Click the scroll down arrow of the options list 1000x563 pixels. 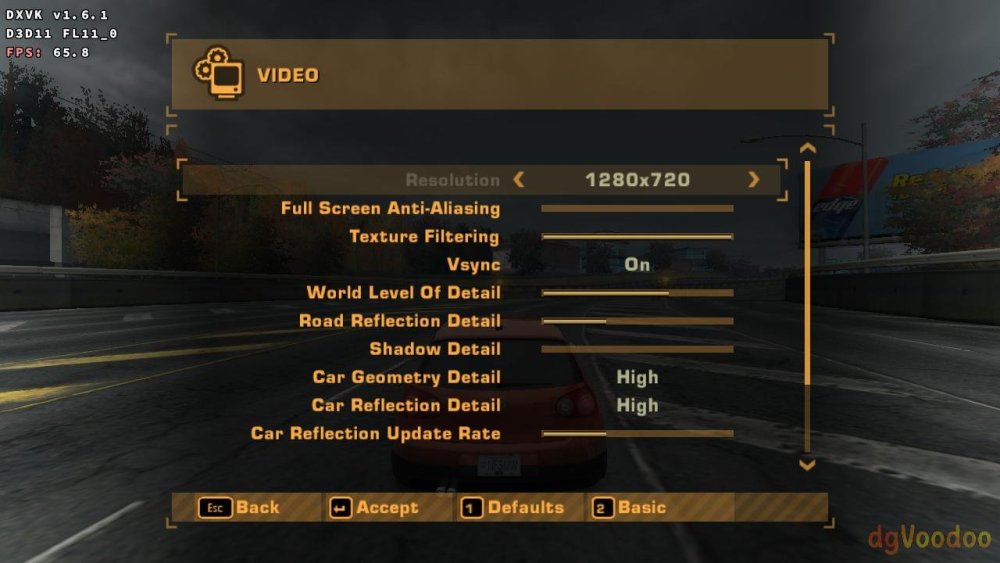(808, 465)
